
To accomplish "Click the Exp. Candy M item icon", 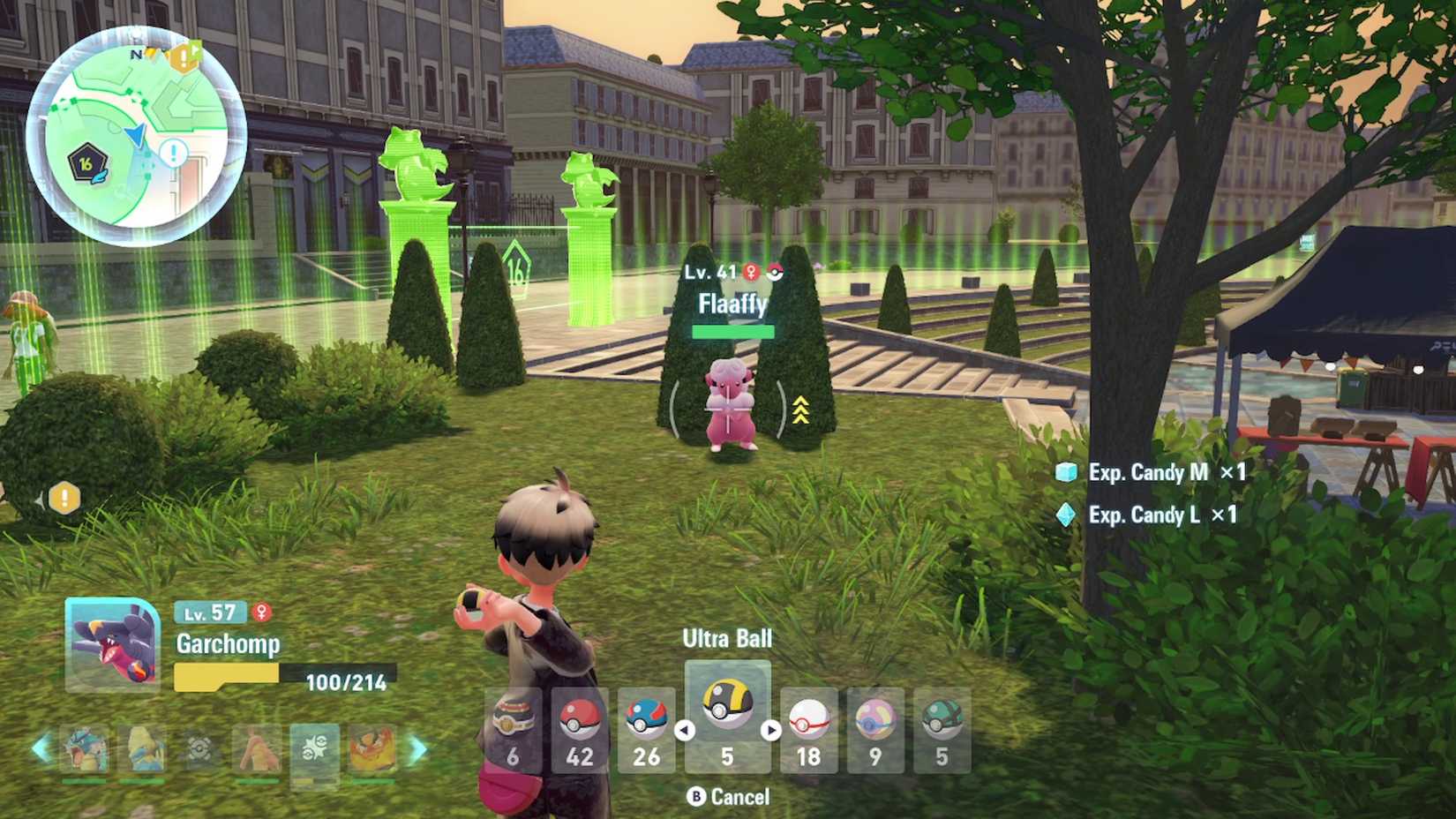I will tap(1066, 473).
